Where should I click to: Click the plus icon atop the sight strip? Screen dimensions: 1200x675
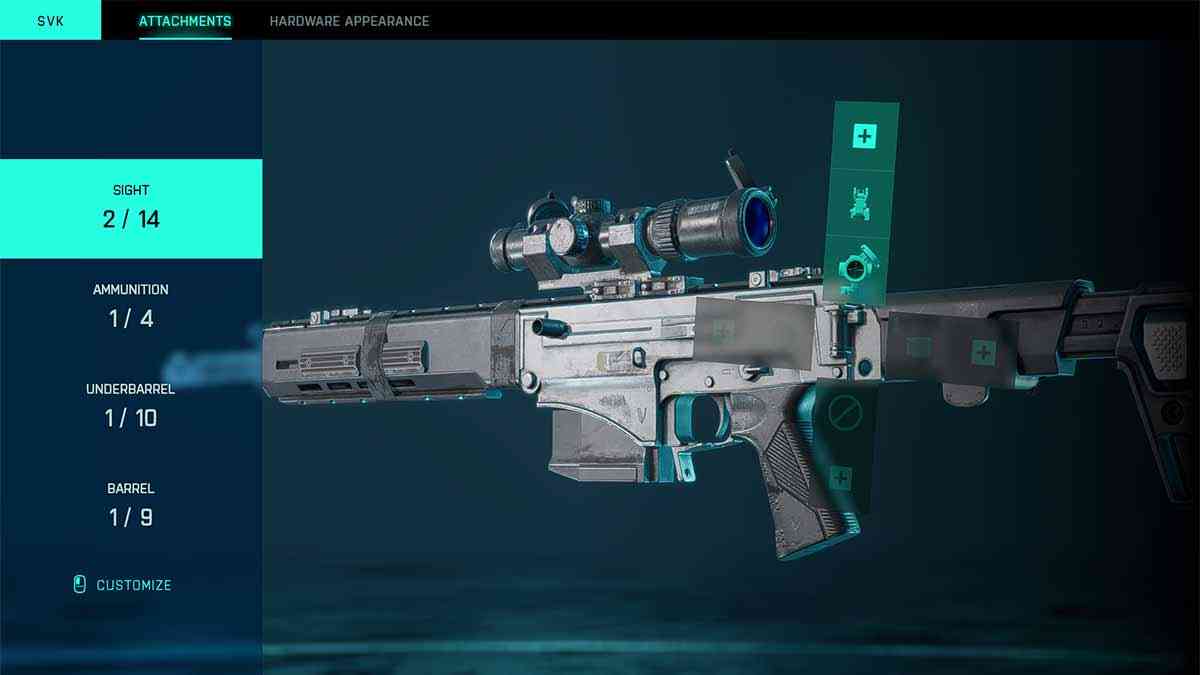point(863,136)
